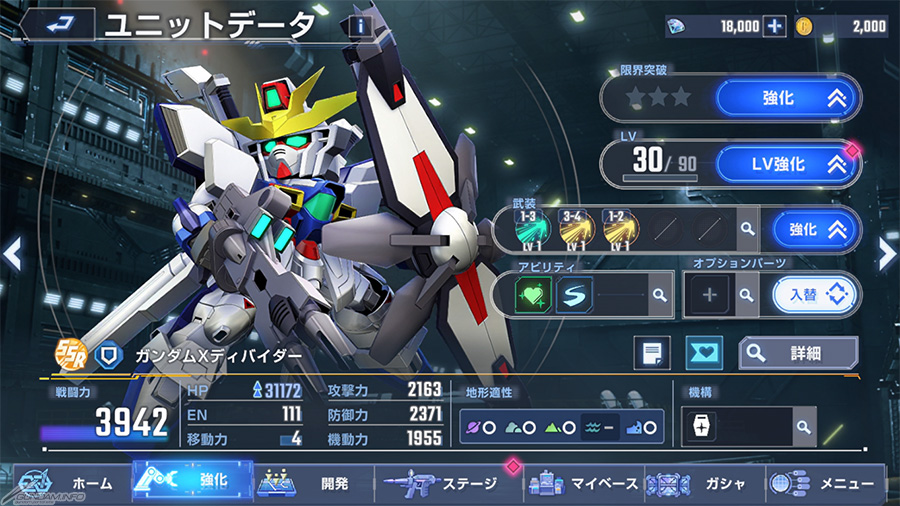Viewport: 900px width, 506px height.
Task: Select the green 1-3 weapon icon
Action: [x=531, y=229]
